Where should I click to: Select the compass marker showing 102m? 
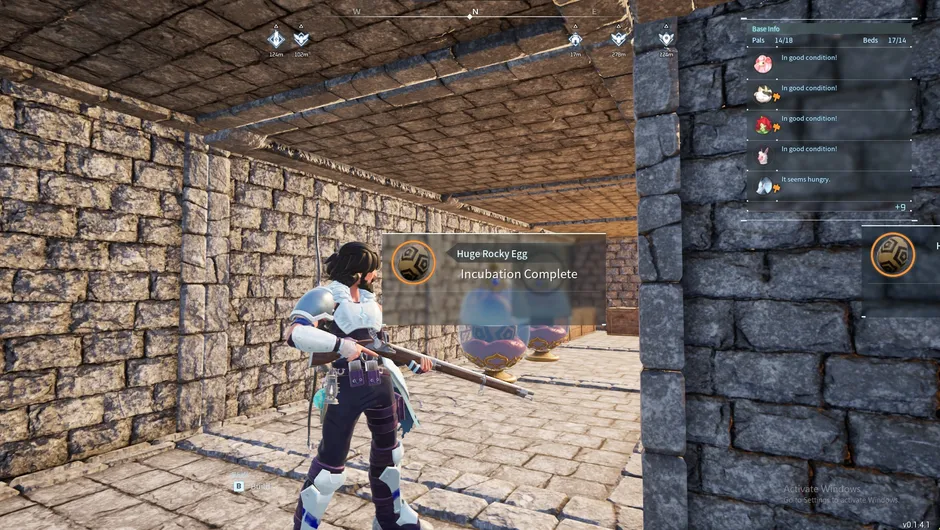(x=301, y=39)
